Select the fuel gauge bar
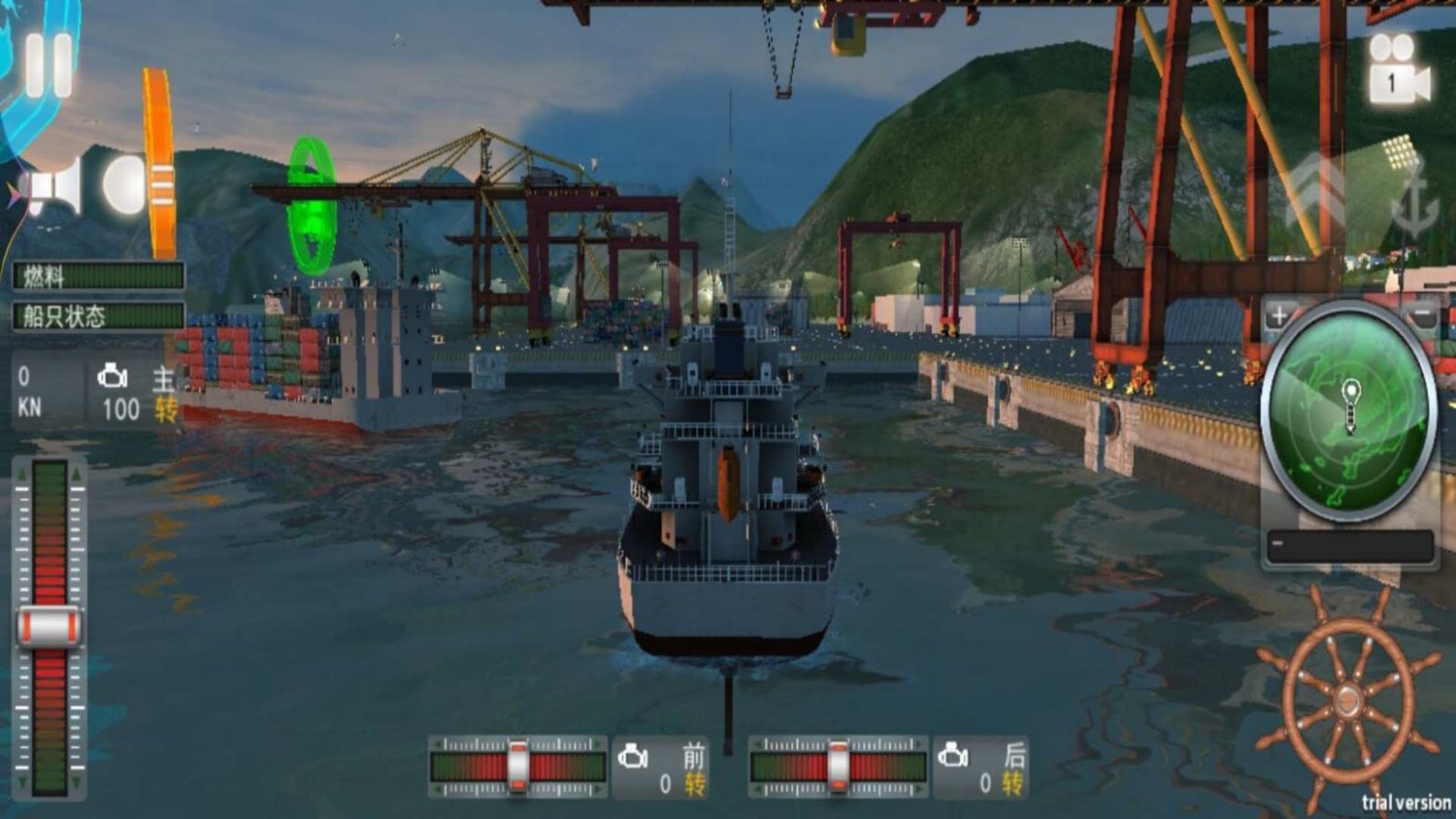Viewport: 1456px width, 819px height. pos(98,276)
